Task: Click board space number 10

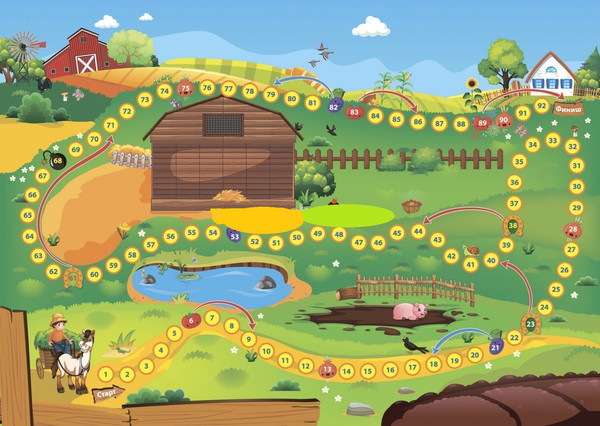Action: click(x=266, y=352)
